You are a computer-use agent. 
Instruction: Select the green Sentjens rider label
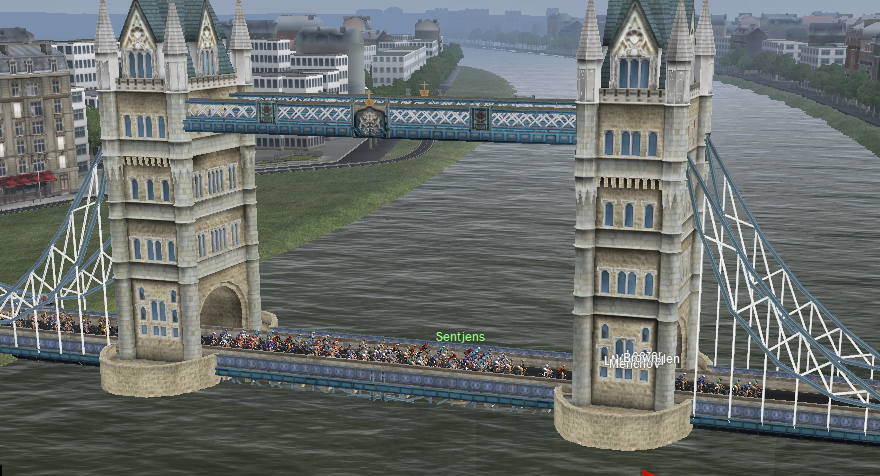point(460,337)
